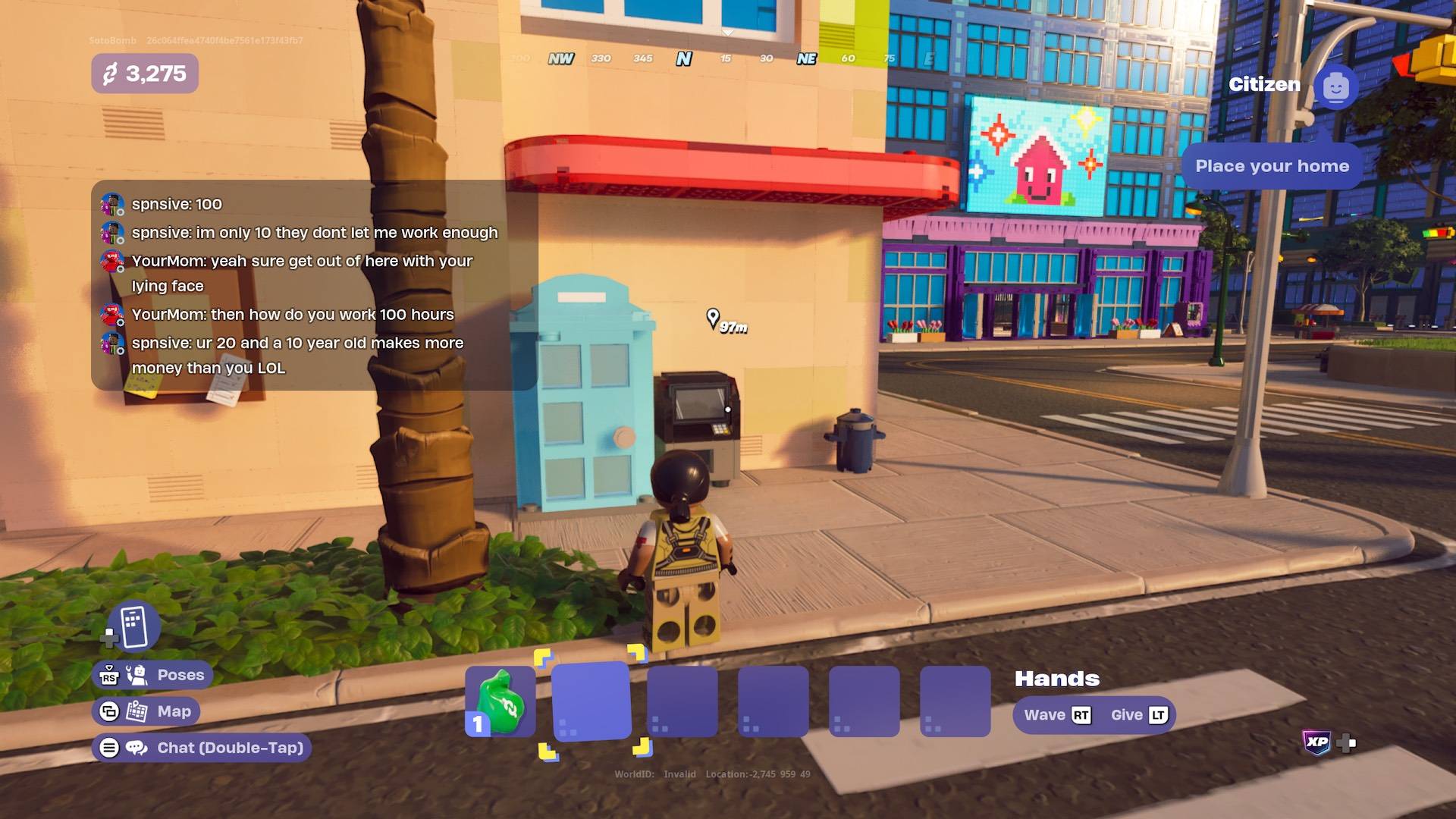Viewport: 1456px width, 819px height.
Task: Click YourMom's red avatar in the chat log
Action: click(112, 261)
